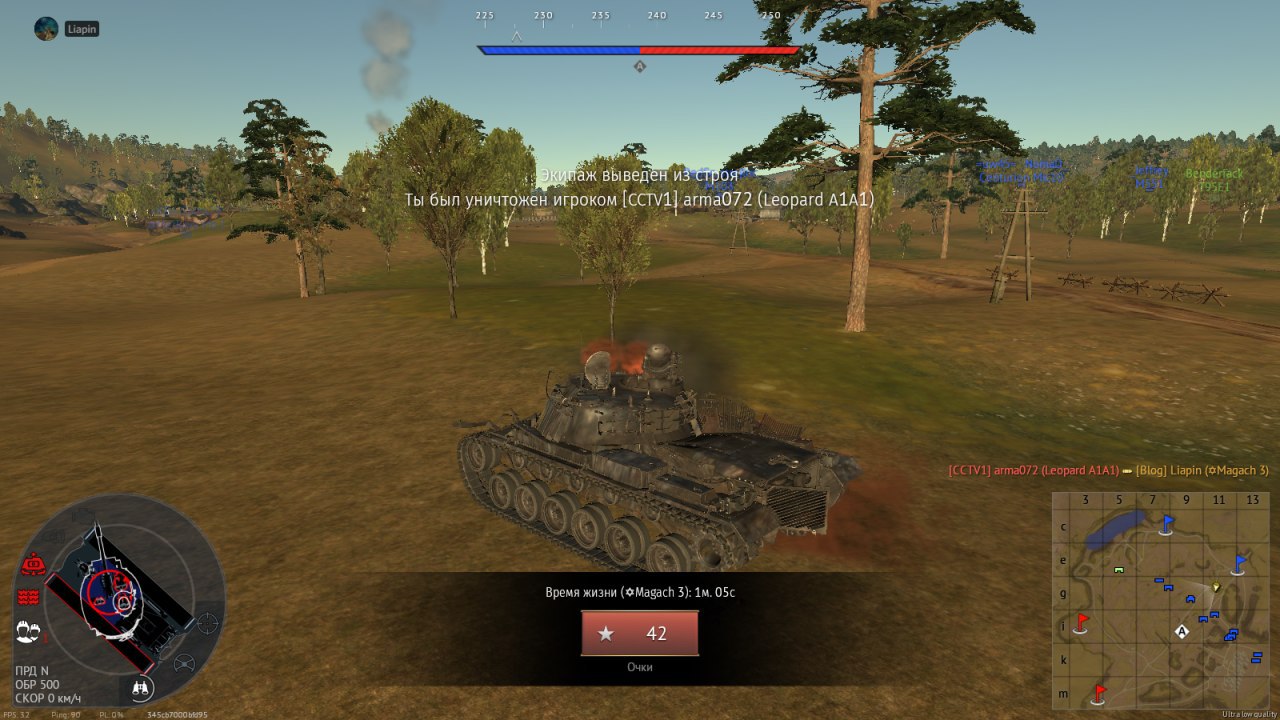The width and height of the screenshot is (1280, 720).
Task: Select the yellow player position marker on minimap
Action: coord(1216,587)
